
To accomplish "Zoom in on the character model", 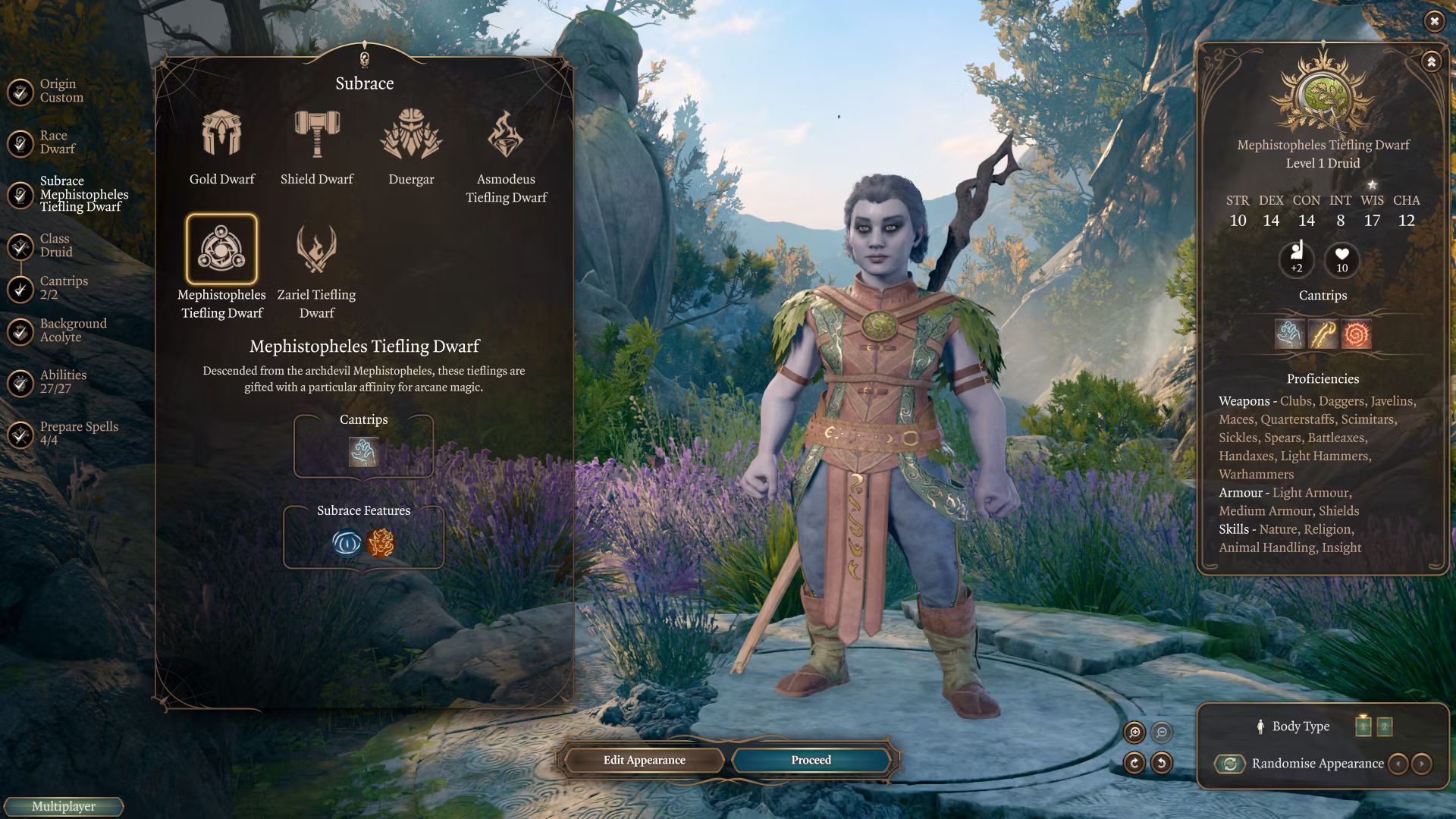I will pyautogui.click(x=1134, y=732).
